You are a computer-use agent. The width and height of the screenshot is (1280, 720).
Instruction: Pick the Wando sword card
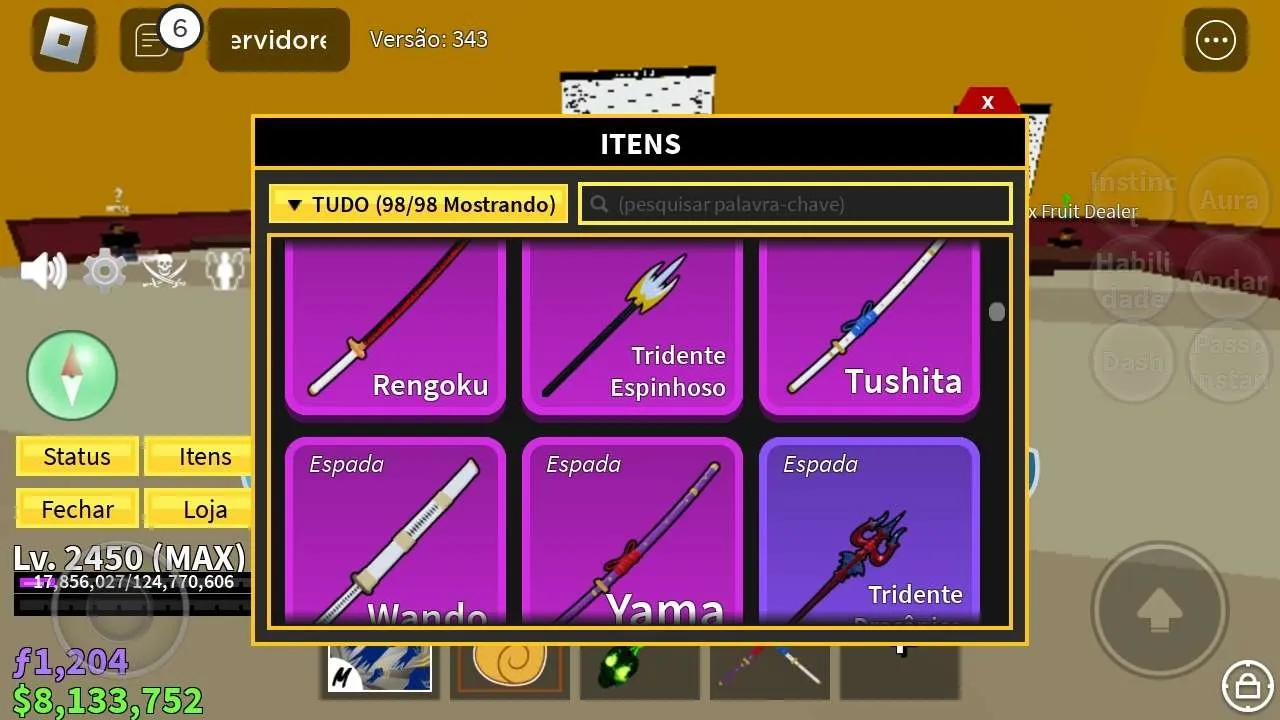(x=395, y=532)
